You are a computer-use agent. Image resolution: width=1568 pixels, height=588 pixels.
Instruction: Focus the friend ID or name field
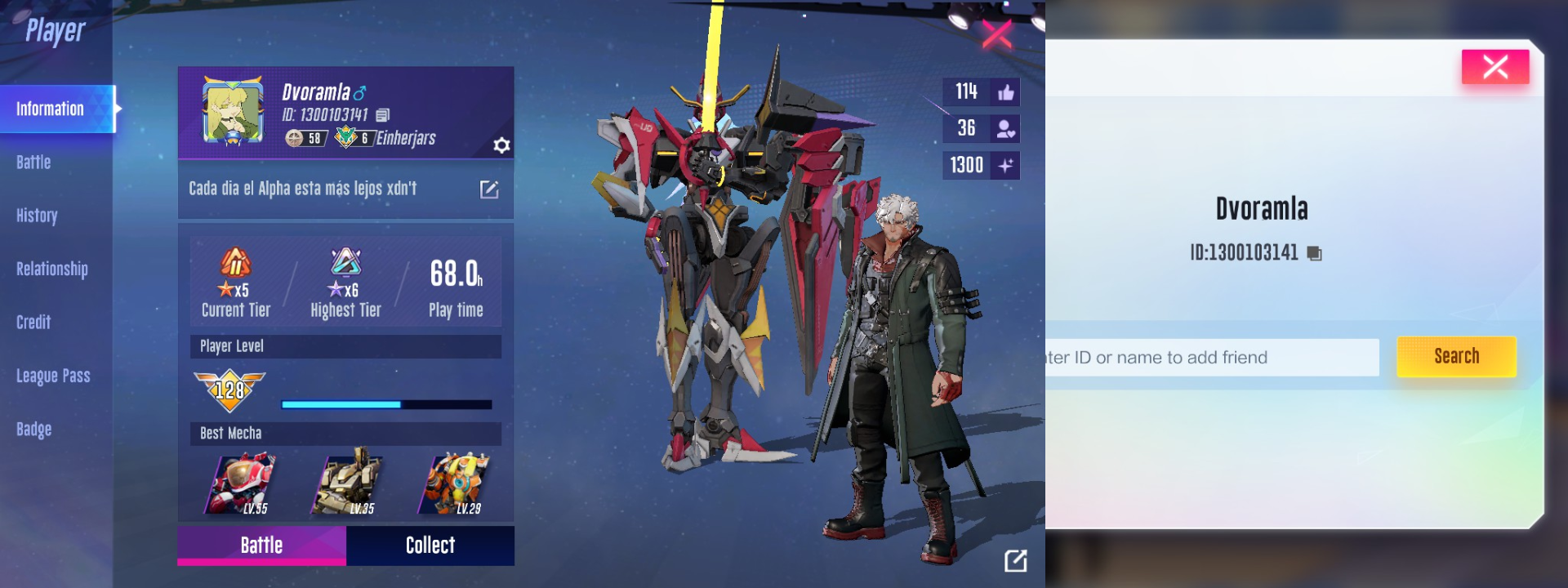click(1212, 358)
